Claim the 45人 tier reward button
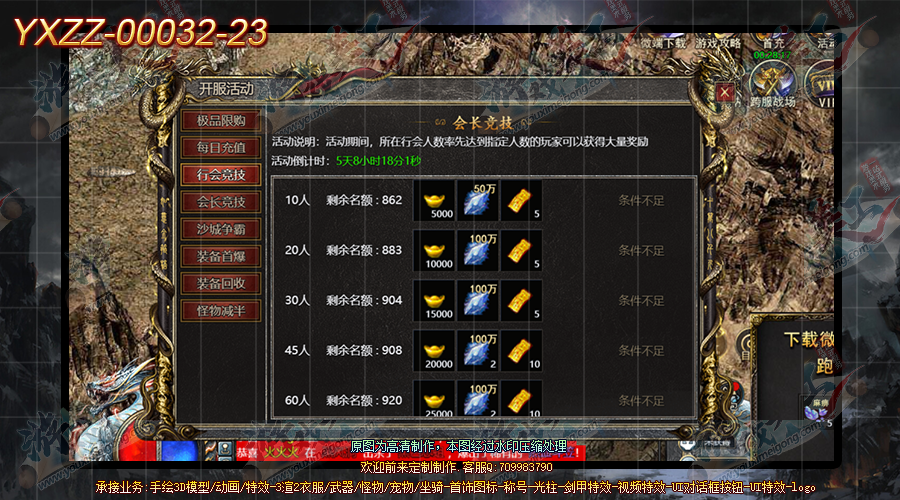This screenshot has height=500, width=900. (641, 351)
